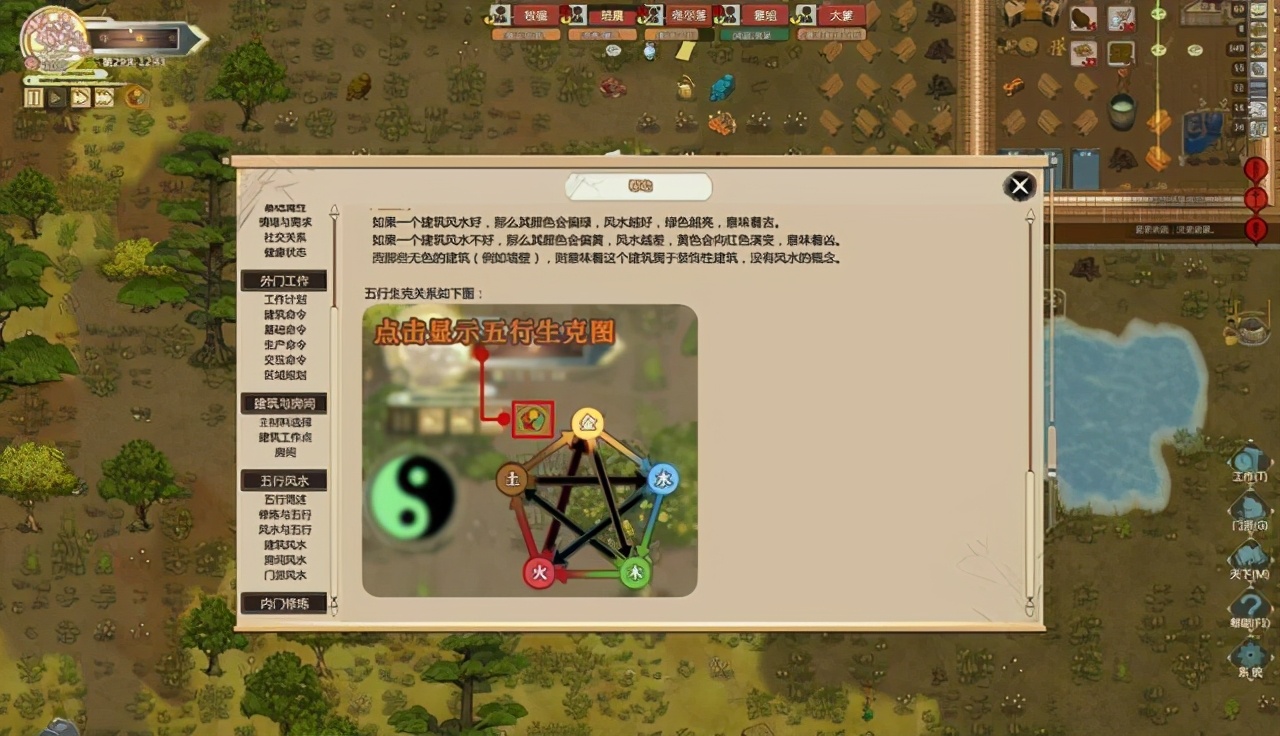Viewport: 1280px width, 736px height.
Task: Click the highlighted five-elements minimap toggle
Action: coord(532,419)
